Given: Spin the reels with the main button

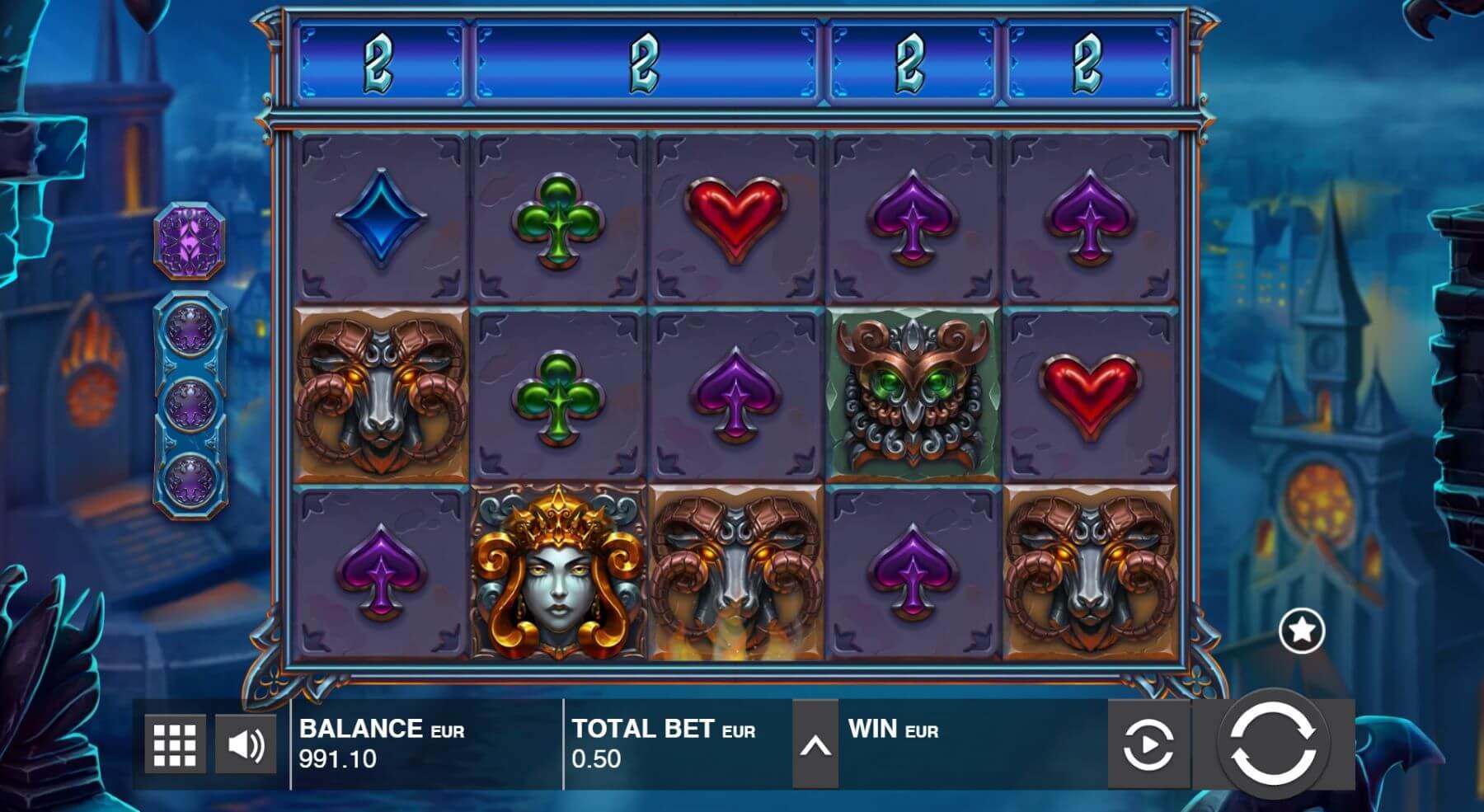Looking at the screenshot, I should tap(1272, 744).
